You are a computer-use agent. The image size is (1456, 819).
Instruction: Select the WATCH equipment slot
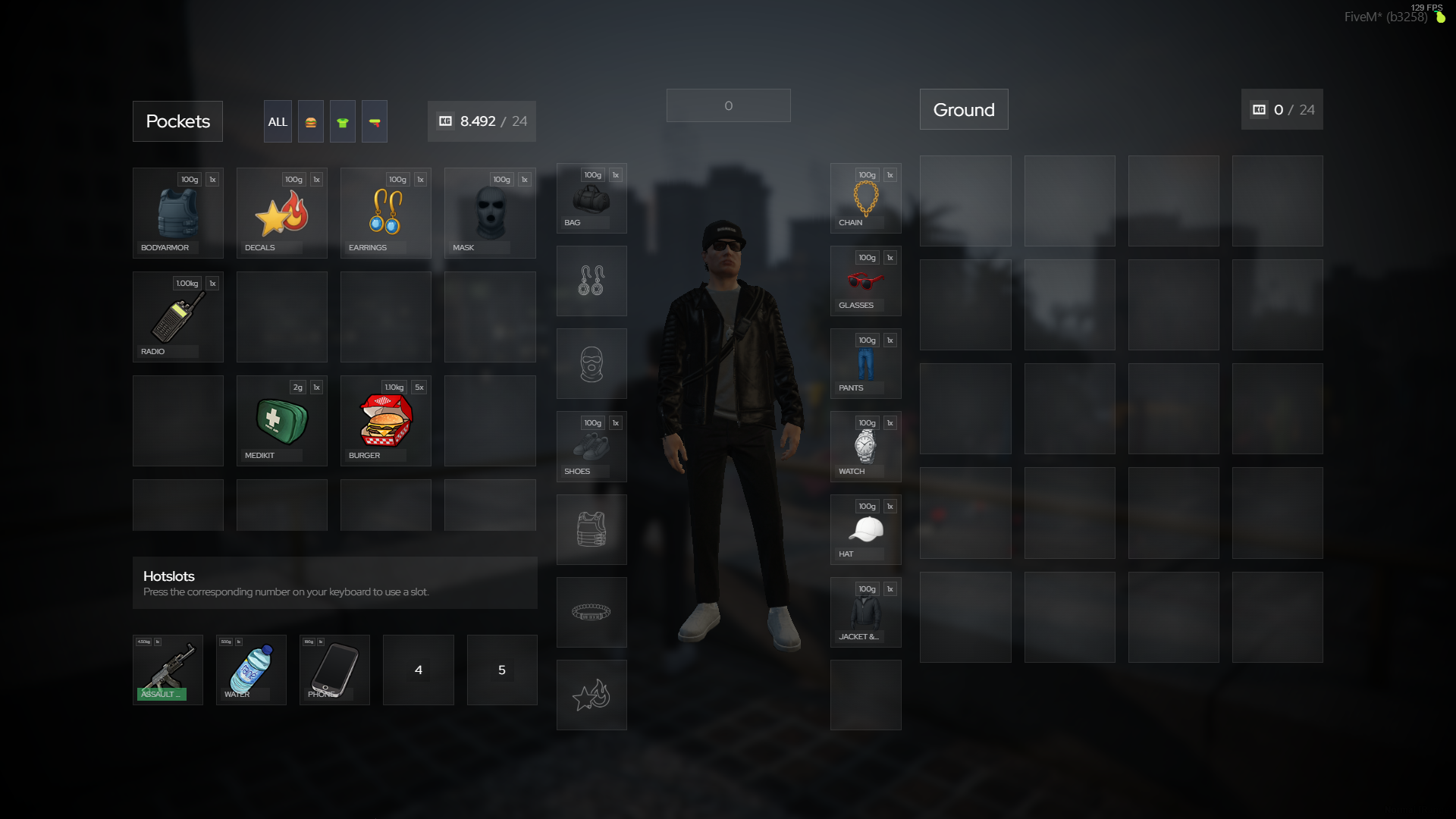coord(865,446)
